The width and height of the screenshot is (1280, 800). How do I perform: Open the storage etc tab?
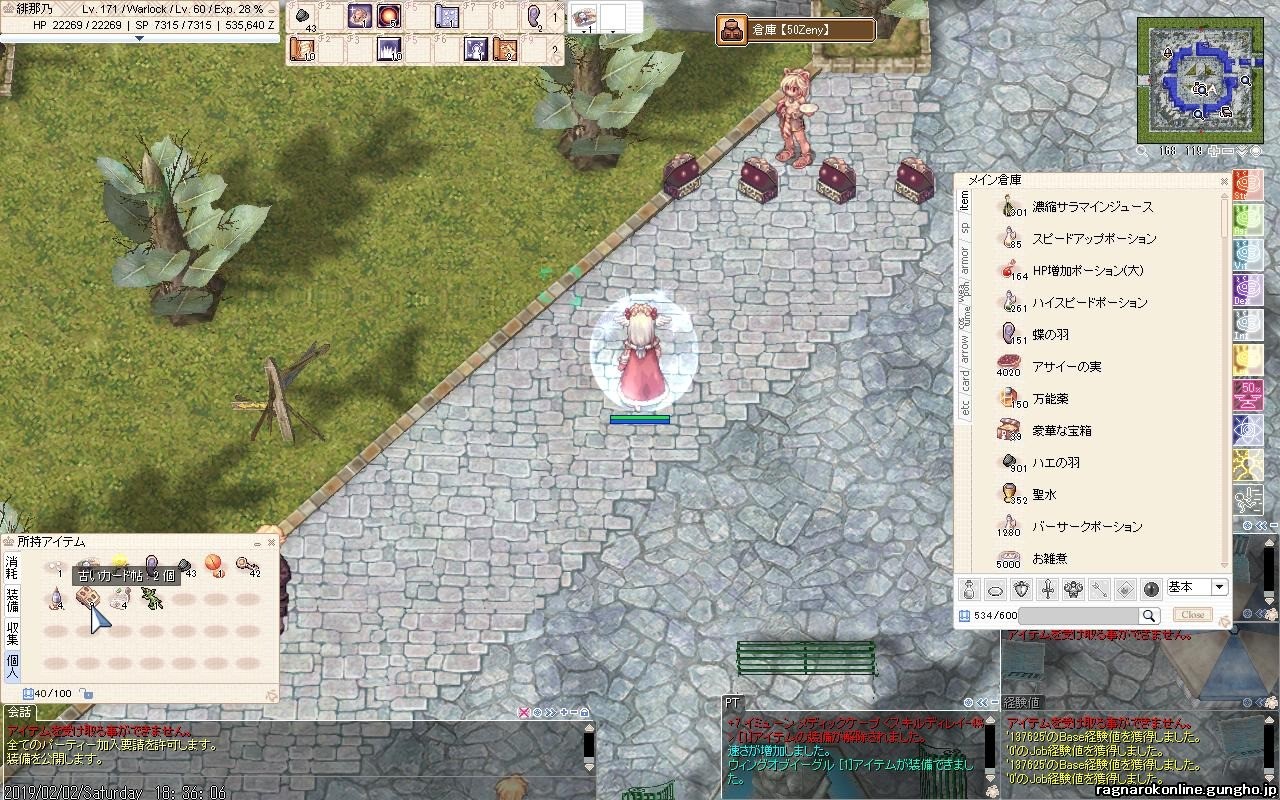click(x=965, y=407)
